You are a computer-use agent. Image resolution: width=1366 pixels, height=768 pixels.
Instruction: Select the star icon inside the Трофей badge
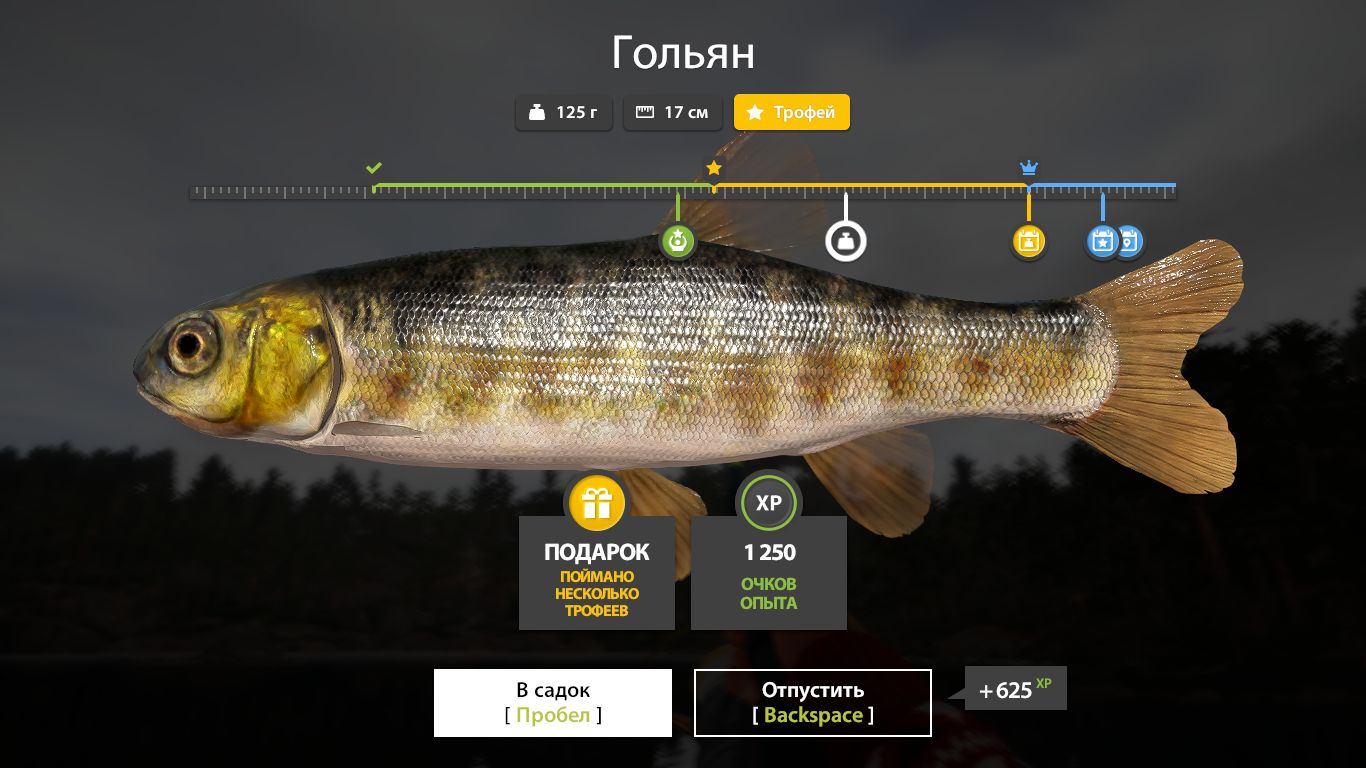click(755, 112)
